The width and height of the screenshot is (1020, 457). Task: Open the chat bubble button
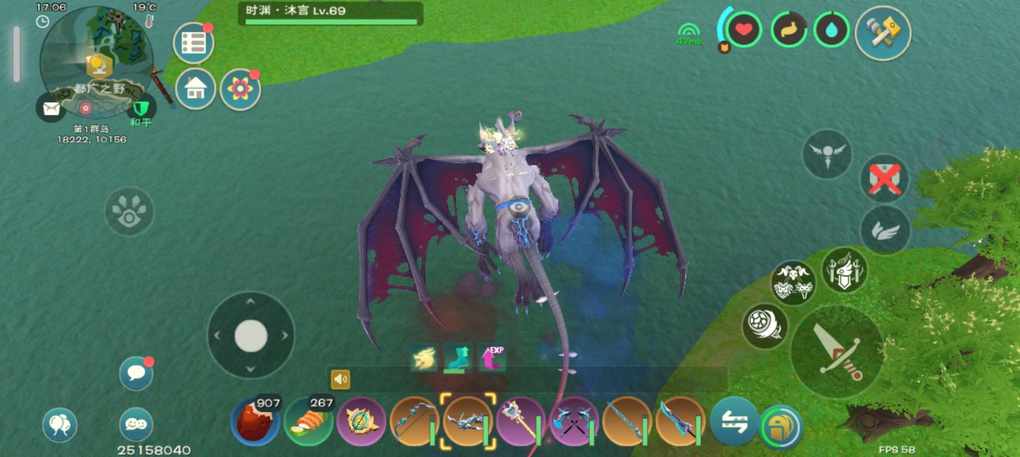pyautogui.click(x=136, y=373)
